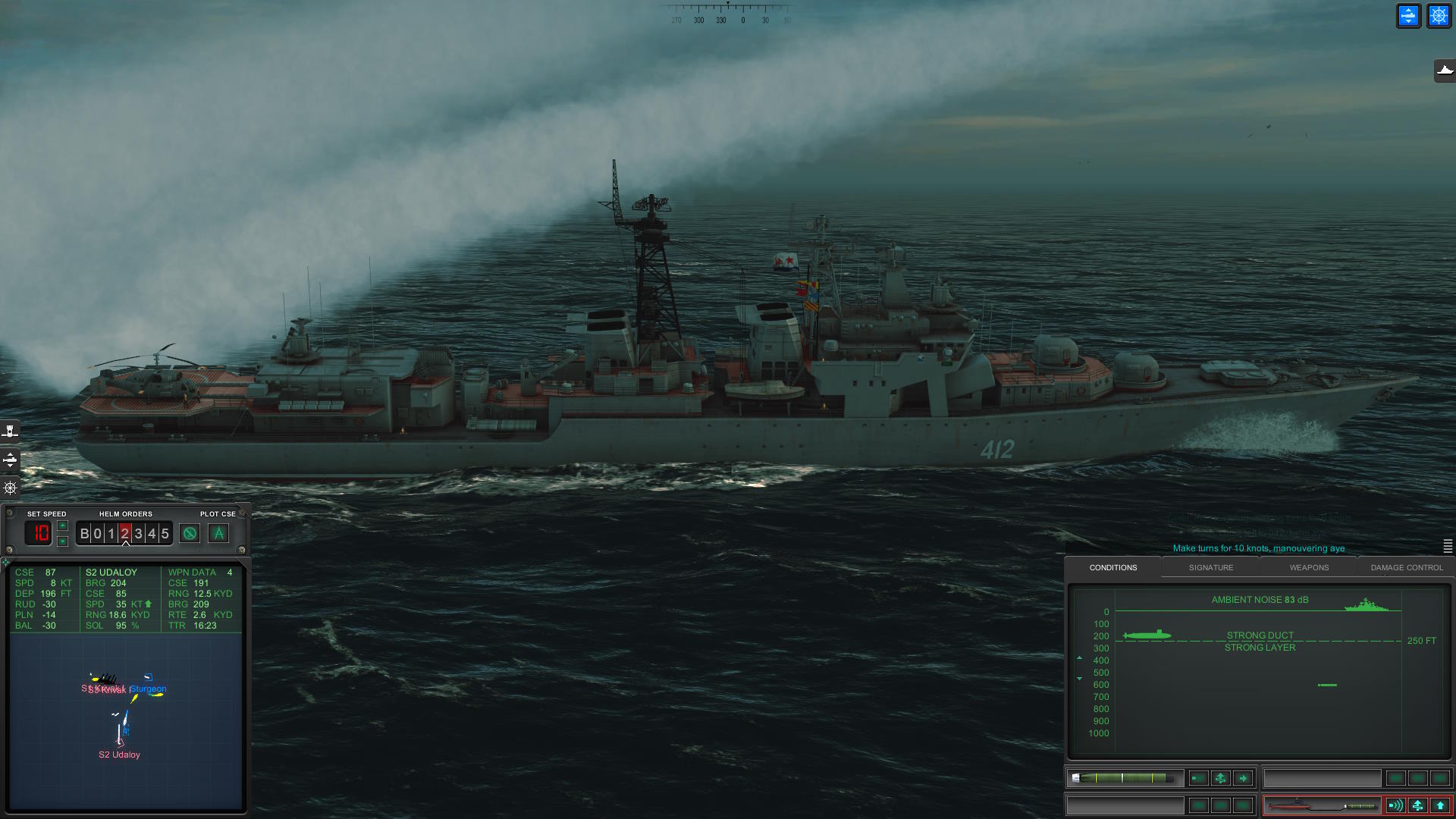Activate sonar on the wire-guided torpedo
Screen dimensions: 1456x819
coord(1395,805)
